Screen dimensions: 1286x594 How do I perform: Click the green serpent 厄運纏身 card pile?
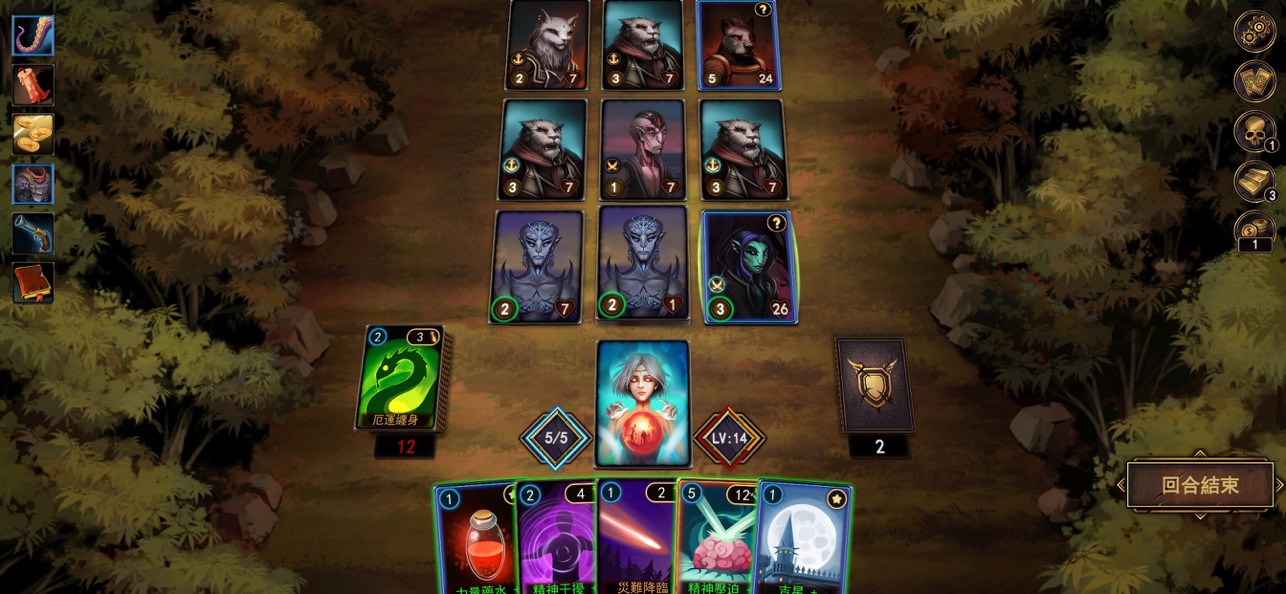click(x=403, y=378)
